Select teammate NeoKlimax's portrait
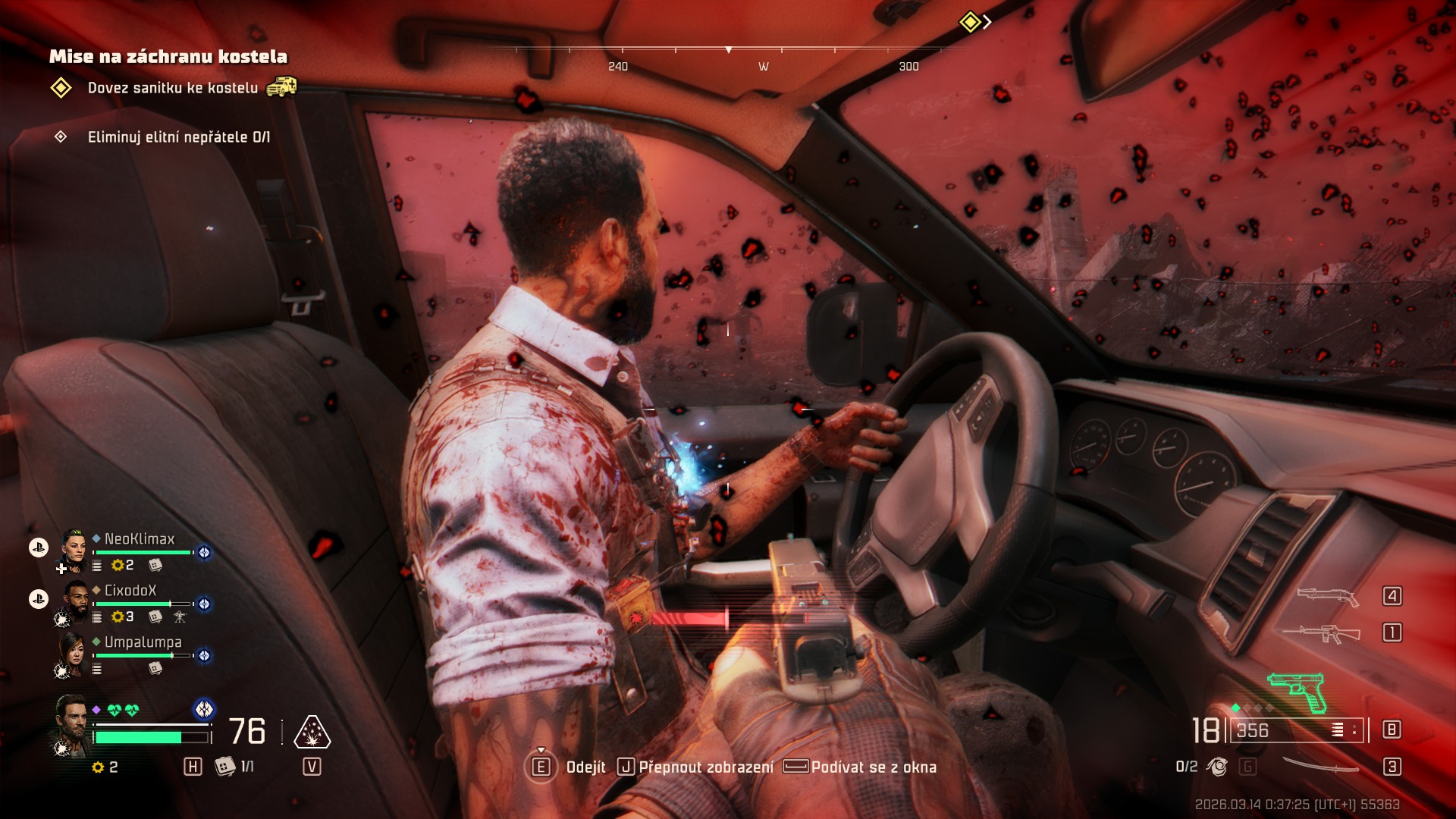 (74, 551)
